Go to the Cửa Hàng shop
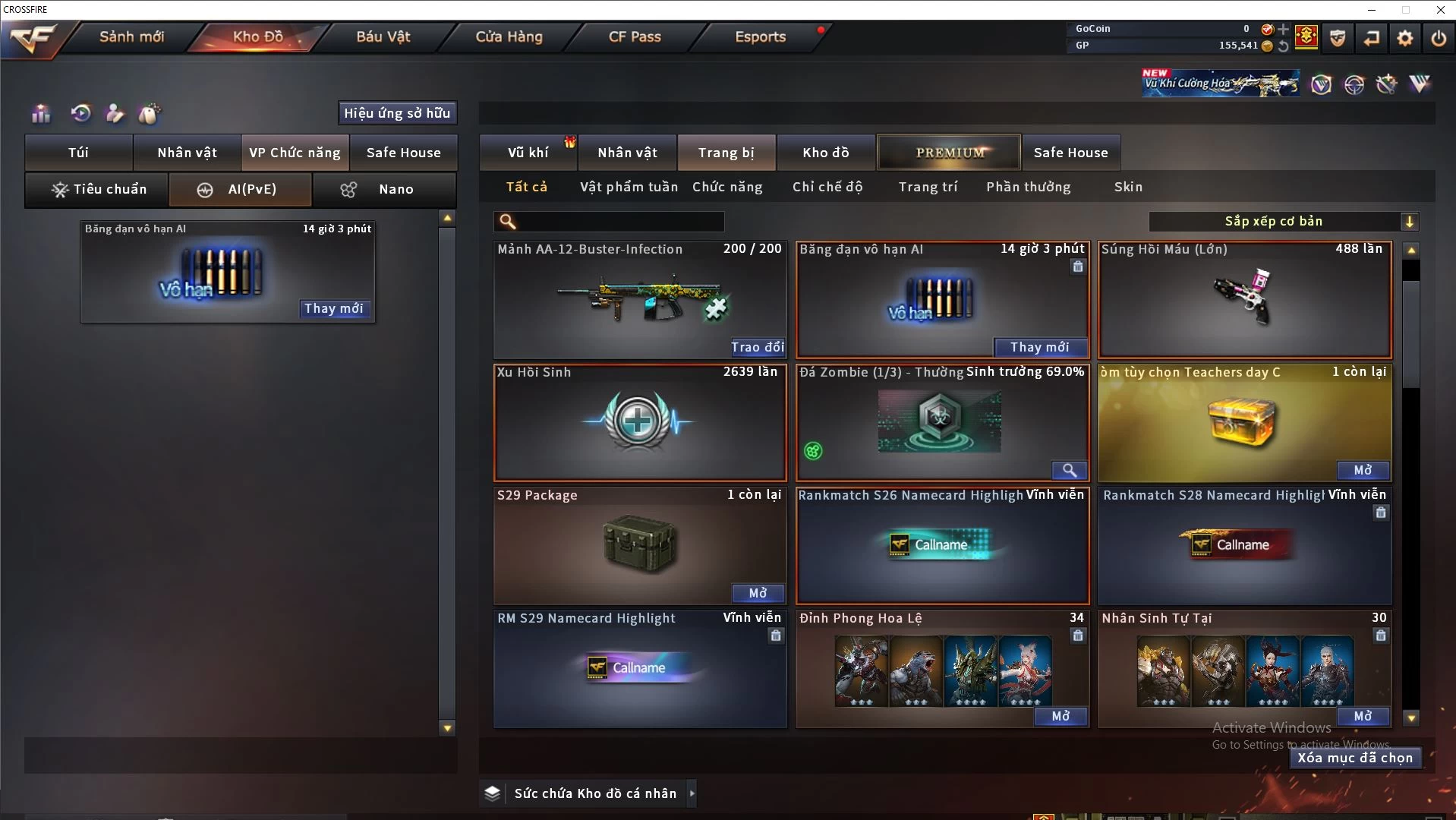 tap(509, 36)
